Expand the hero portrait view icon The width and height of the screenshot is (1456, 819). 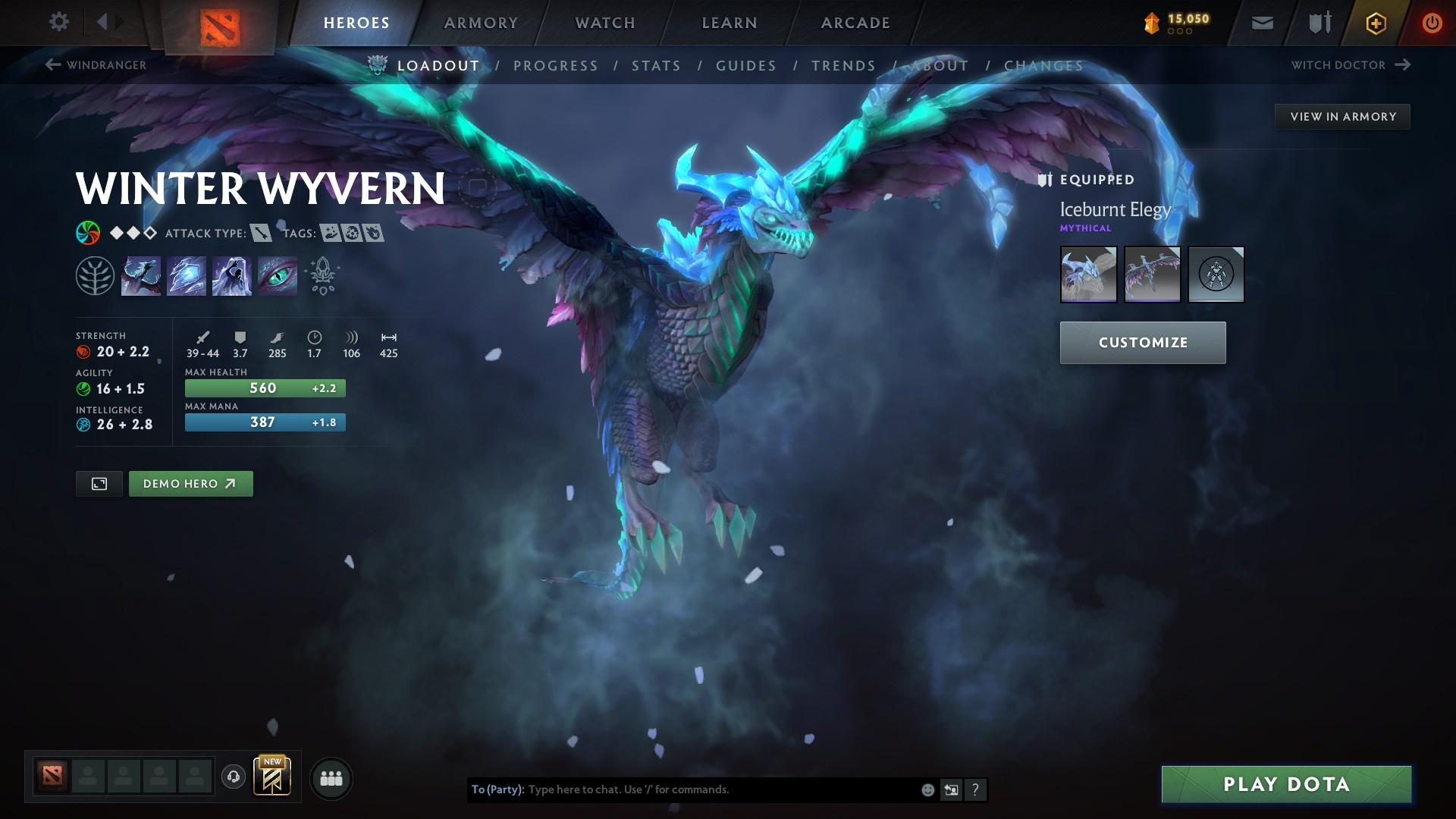[99, 483]
